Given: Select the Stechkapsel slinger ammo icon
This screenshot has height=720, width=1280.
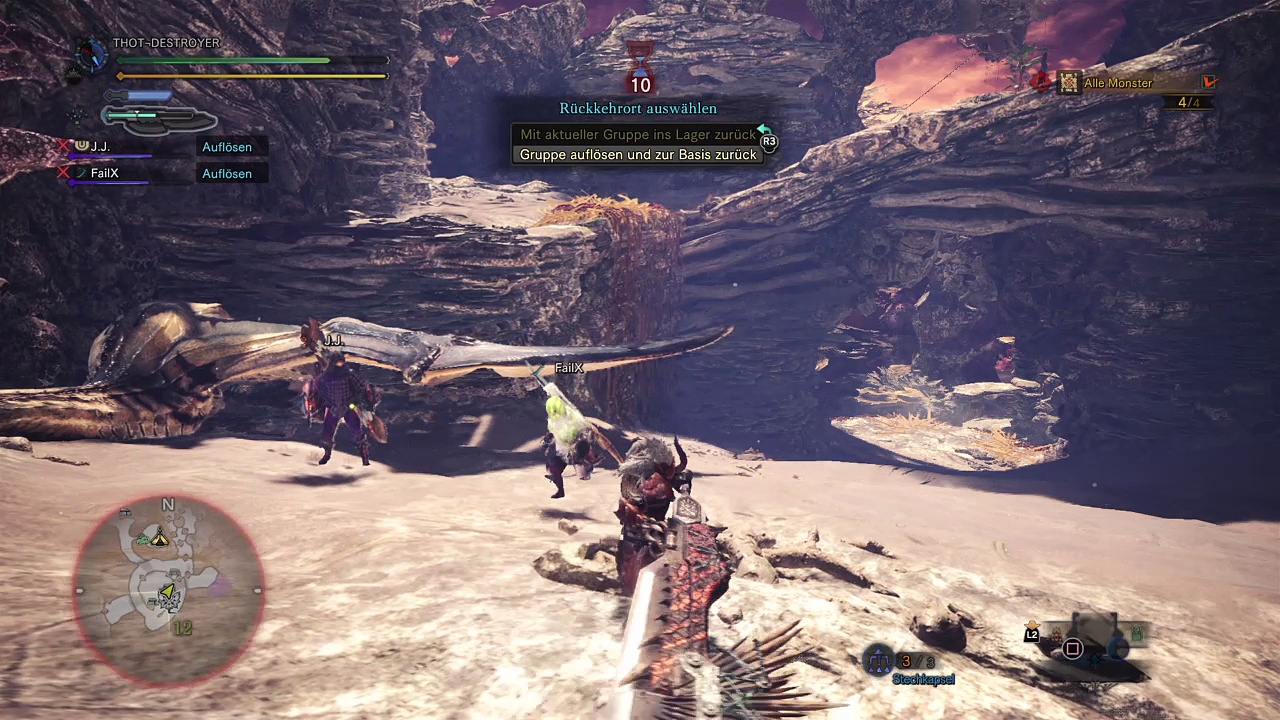Looking at the screenshot, I should pyautogui.click(x=879, y=660).
